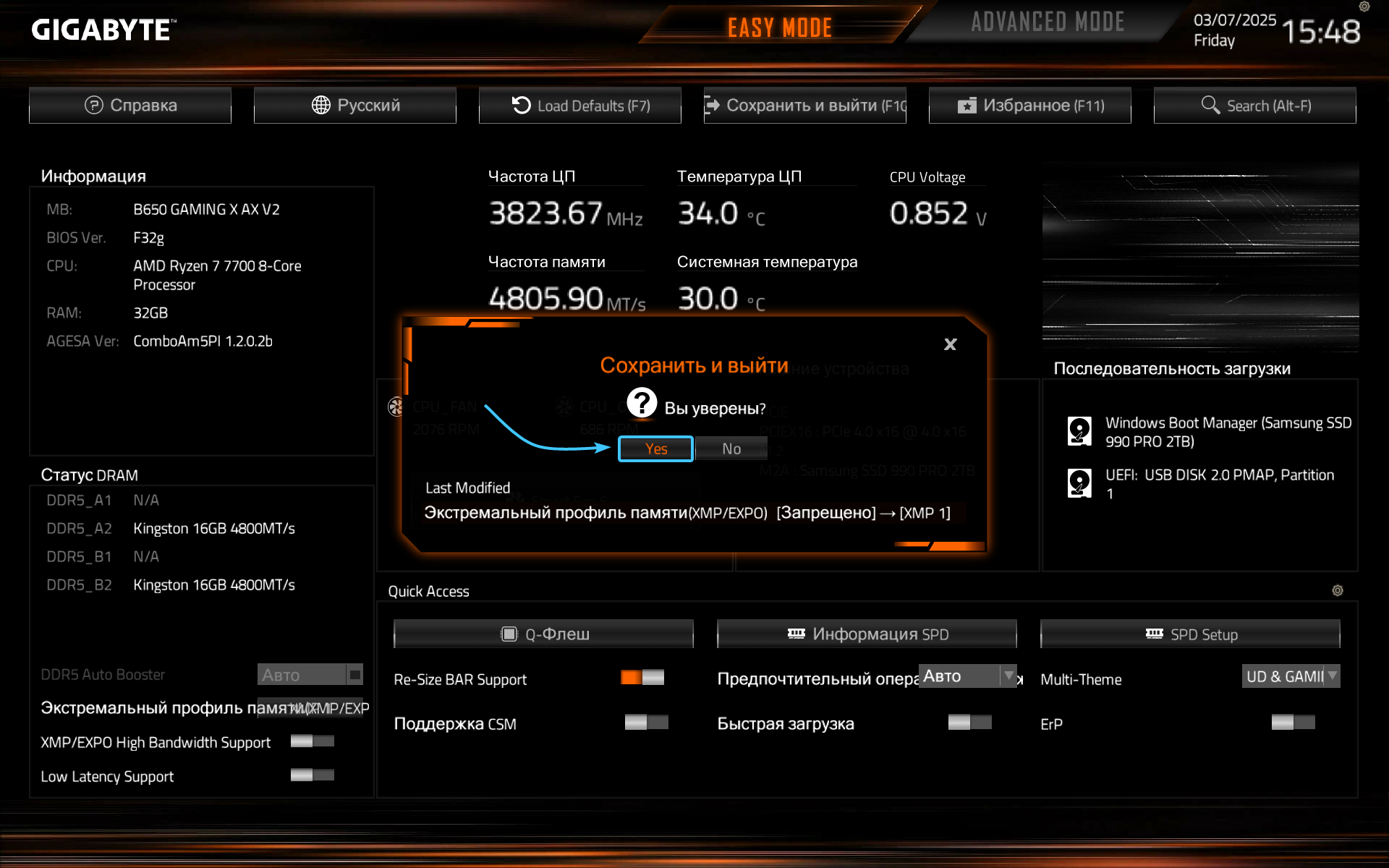
Task: Open Search (Alt-F)
Action: tap(1255, 106)
